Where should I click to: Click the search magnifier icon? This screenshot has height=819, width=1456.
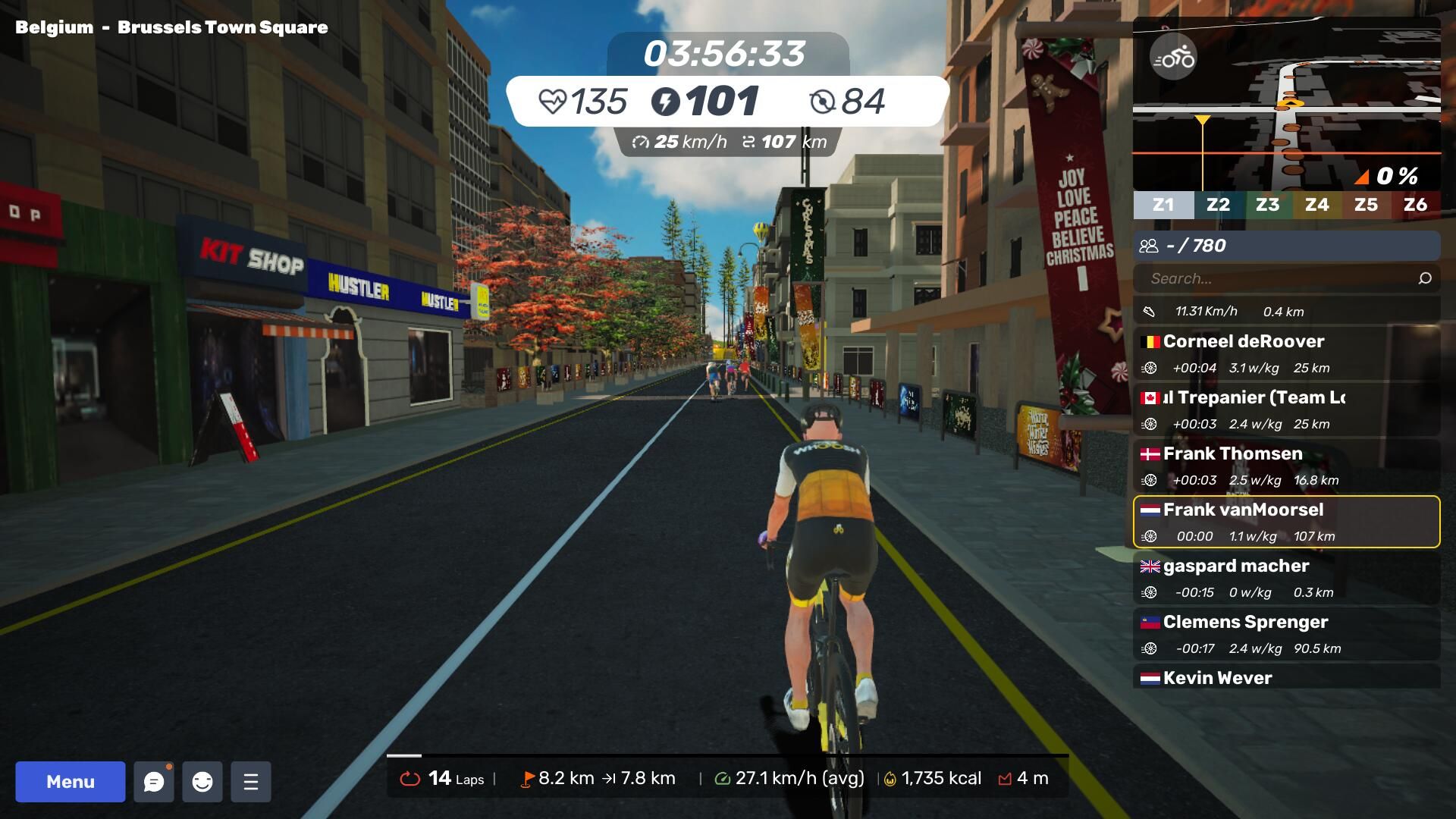point(1425,278)
